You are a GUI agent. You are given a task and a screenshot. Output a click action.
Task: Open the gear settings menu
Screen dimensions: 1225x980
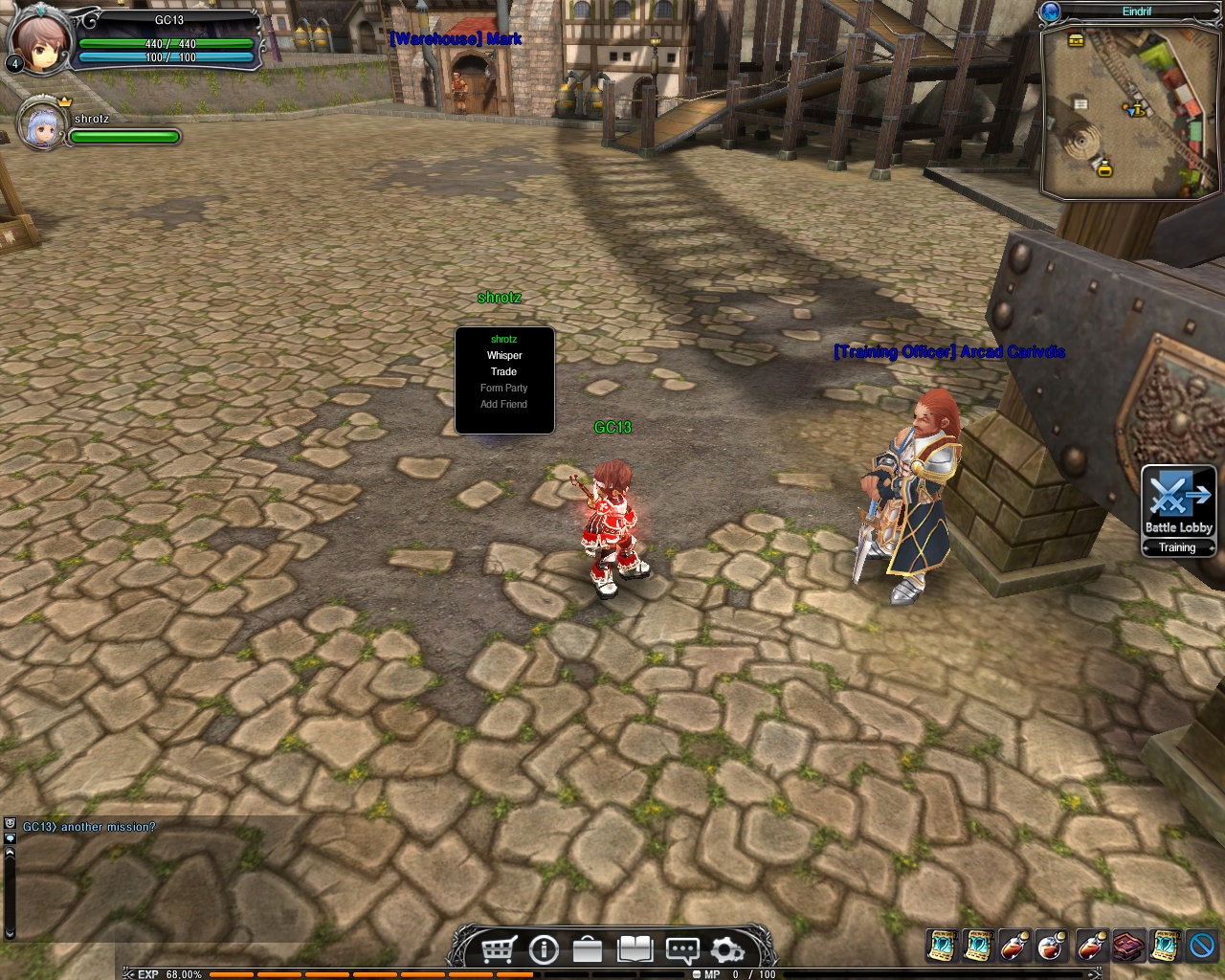[727, 949]
